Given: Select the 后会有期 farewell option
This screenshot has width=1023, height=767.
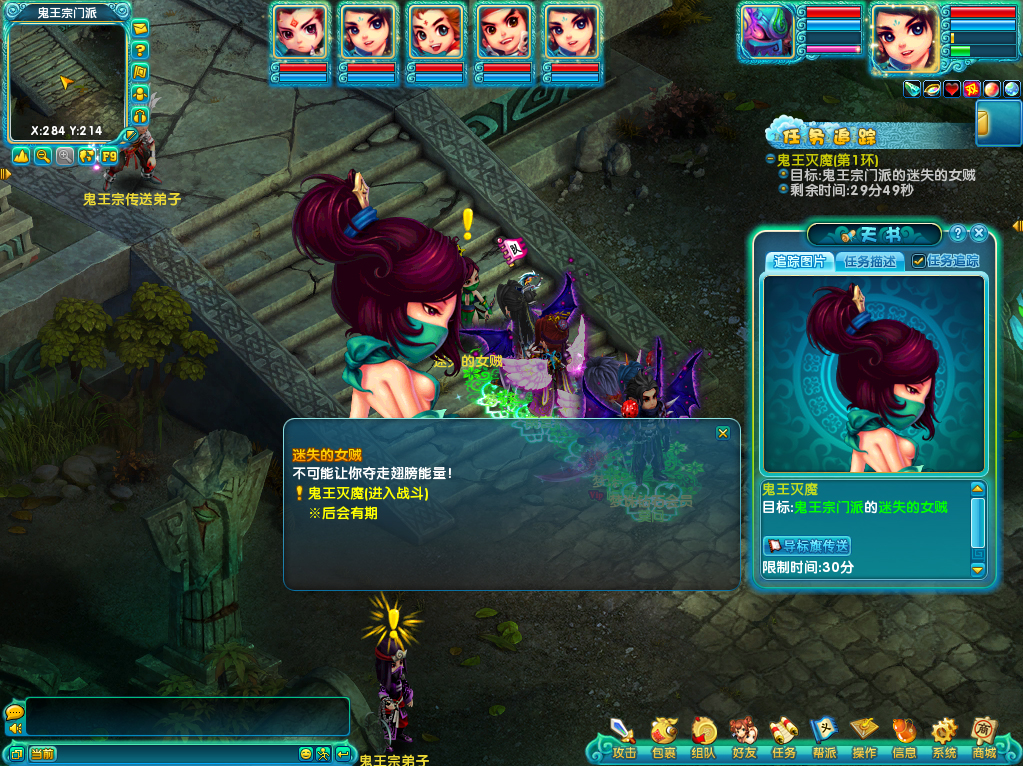Looking at the screenshot, I should coord(343,513).
